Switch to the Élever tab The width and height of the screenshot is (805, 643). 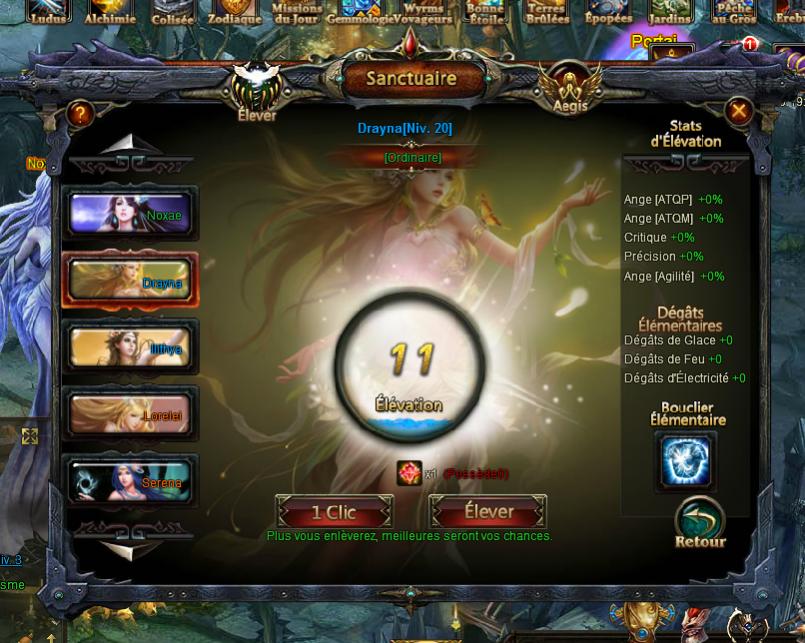coord(257,89)
